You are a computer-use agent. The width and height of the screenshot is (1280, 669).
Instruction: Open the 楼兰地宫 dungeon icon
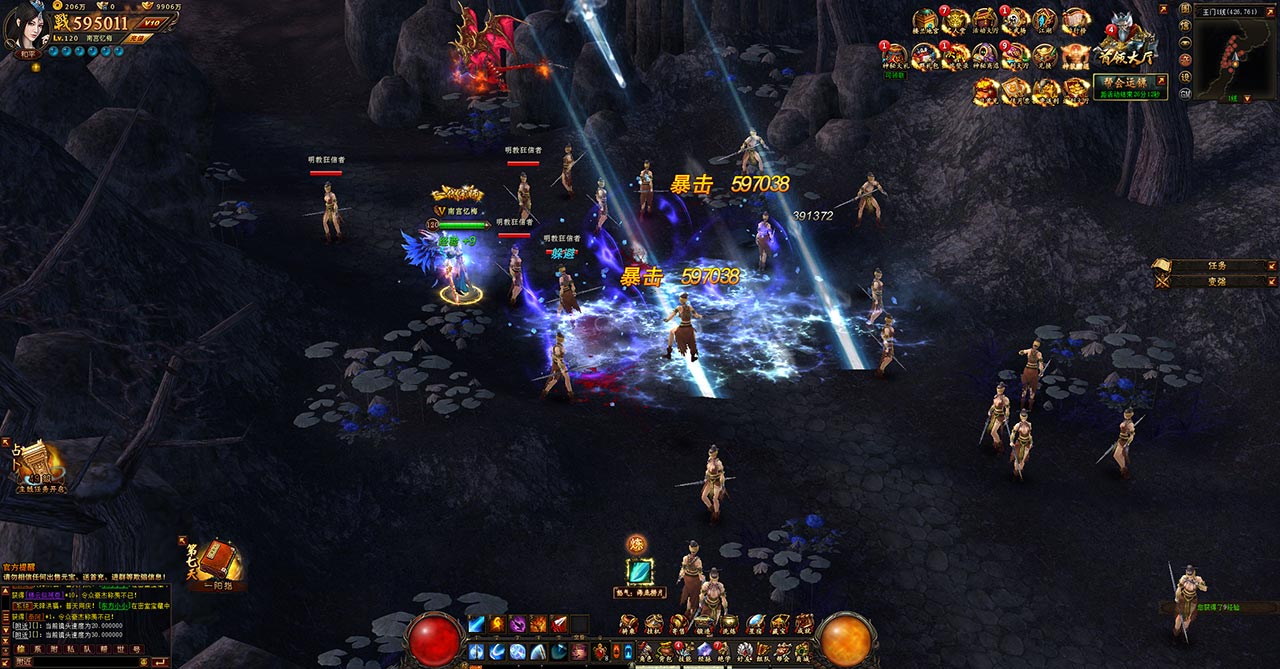click(924, 22)
